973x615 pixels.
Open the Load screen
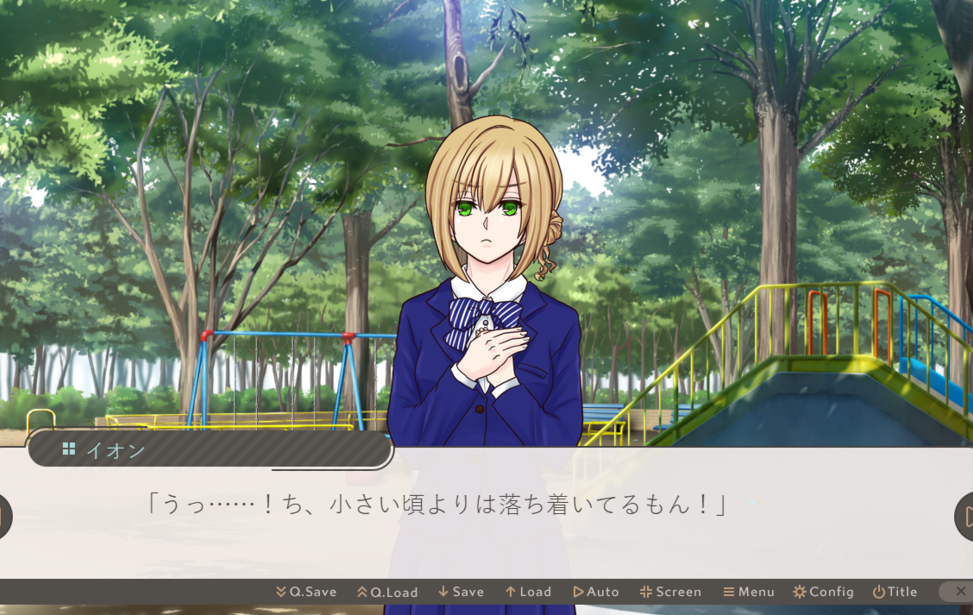pos(528,592)
